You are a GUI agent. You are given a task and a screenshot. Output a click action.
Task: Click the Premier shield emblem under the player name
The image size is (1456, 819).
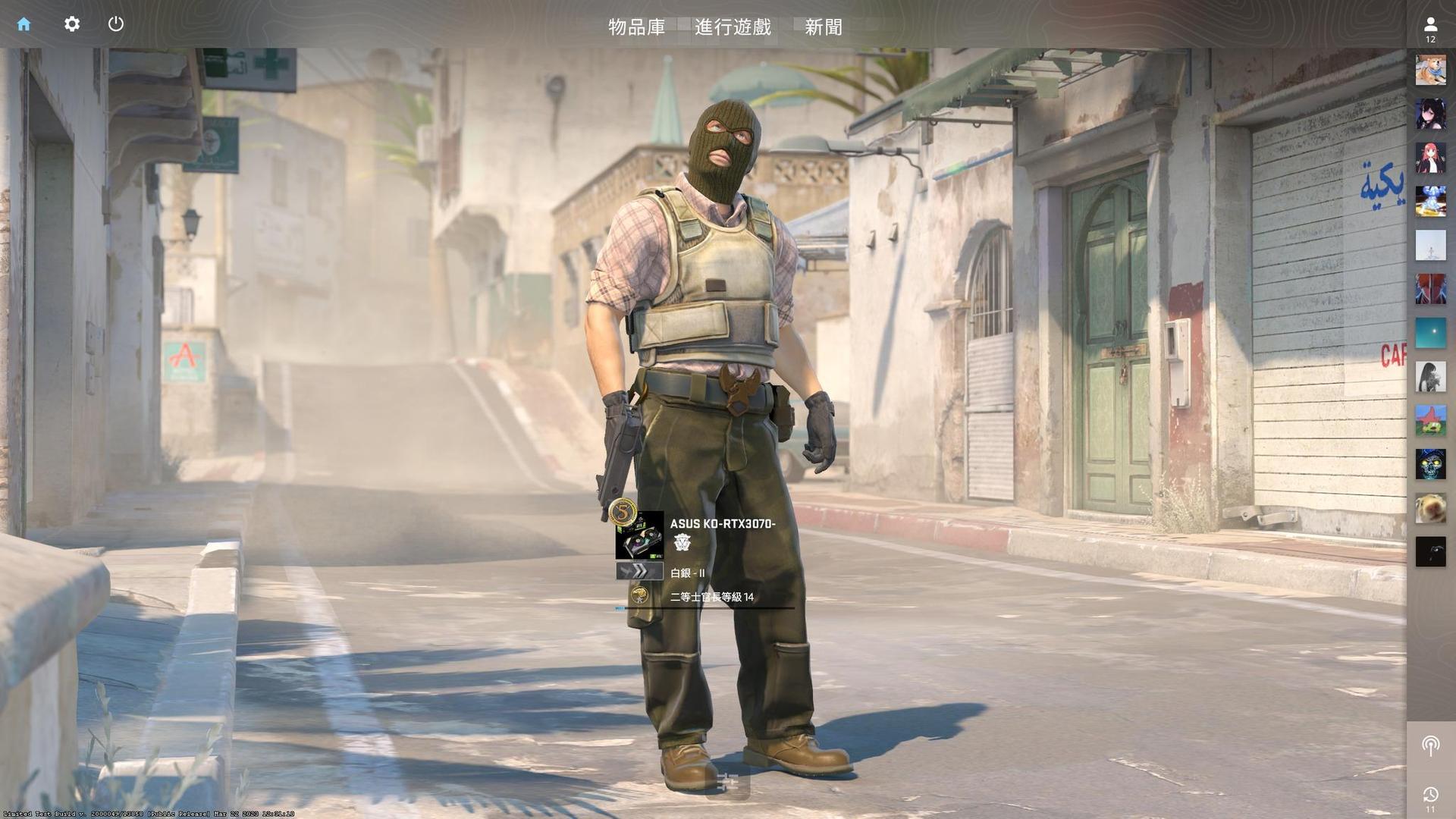tap(682, 544)
